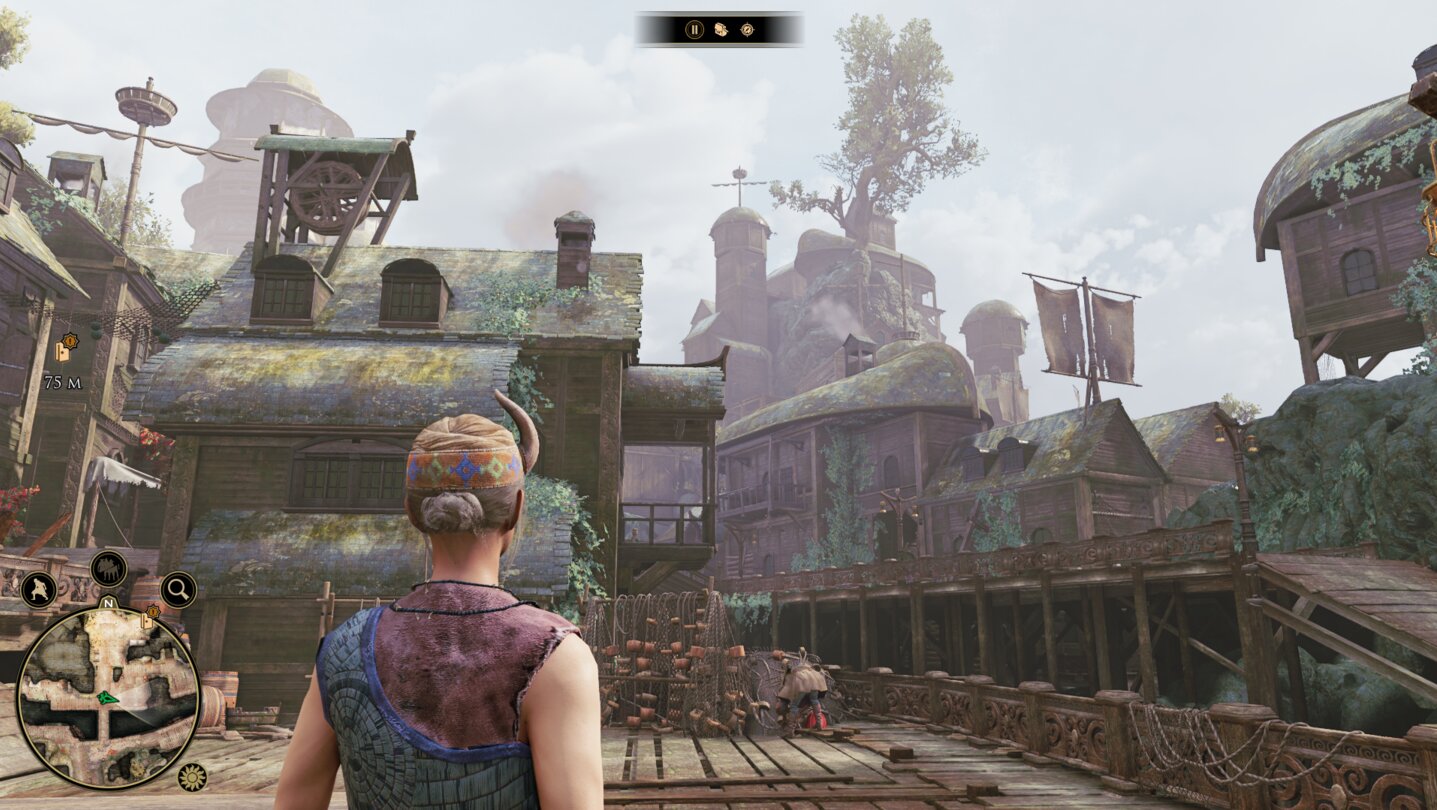Screen dimensions: 1437x810
Task: Click the door objective marker showing 75 M
Action: [64, 350]
